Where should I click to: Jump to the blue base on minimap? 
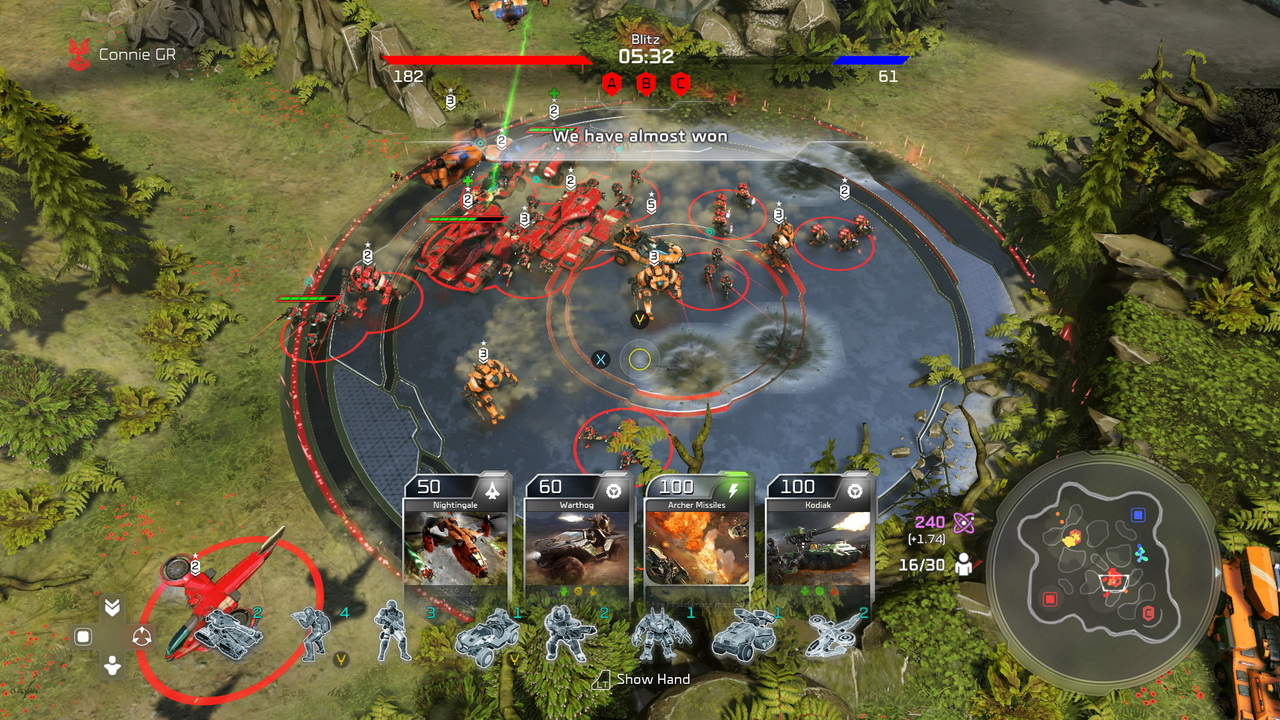[x=1137, y=515]
